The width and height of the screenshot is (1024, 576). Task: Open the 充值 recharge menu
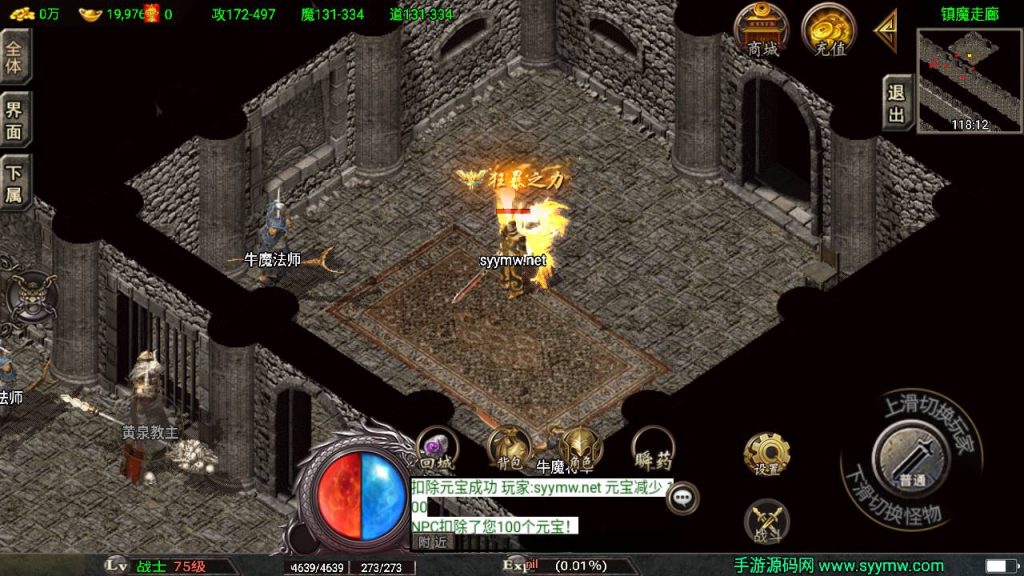tap(828, 30)
